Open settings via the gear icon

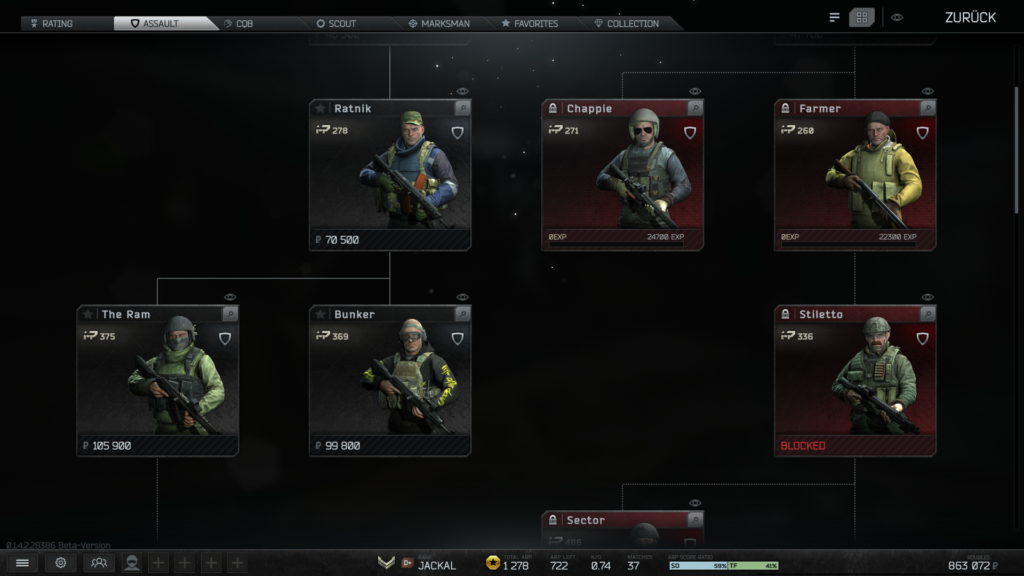coord(61,563)
